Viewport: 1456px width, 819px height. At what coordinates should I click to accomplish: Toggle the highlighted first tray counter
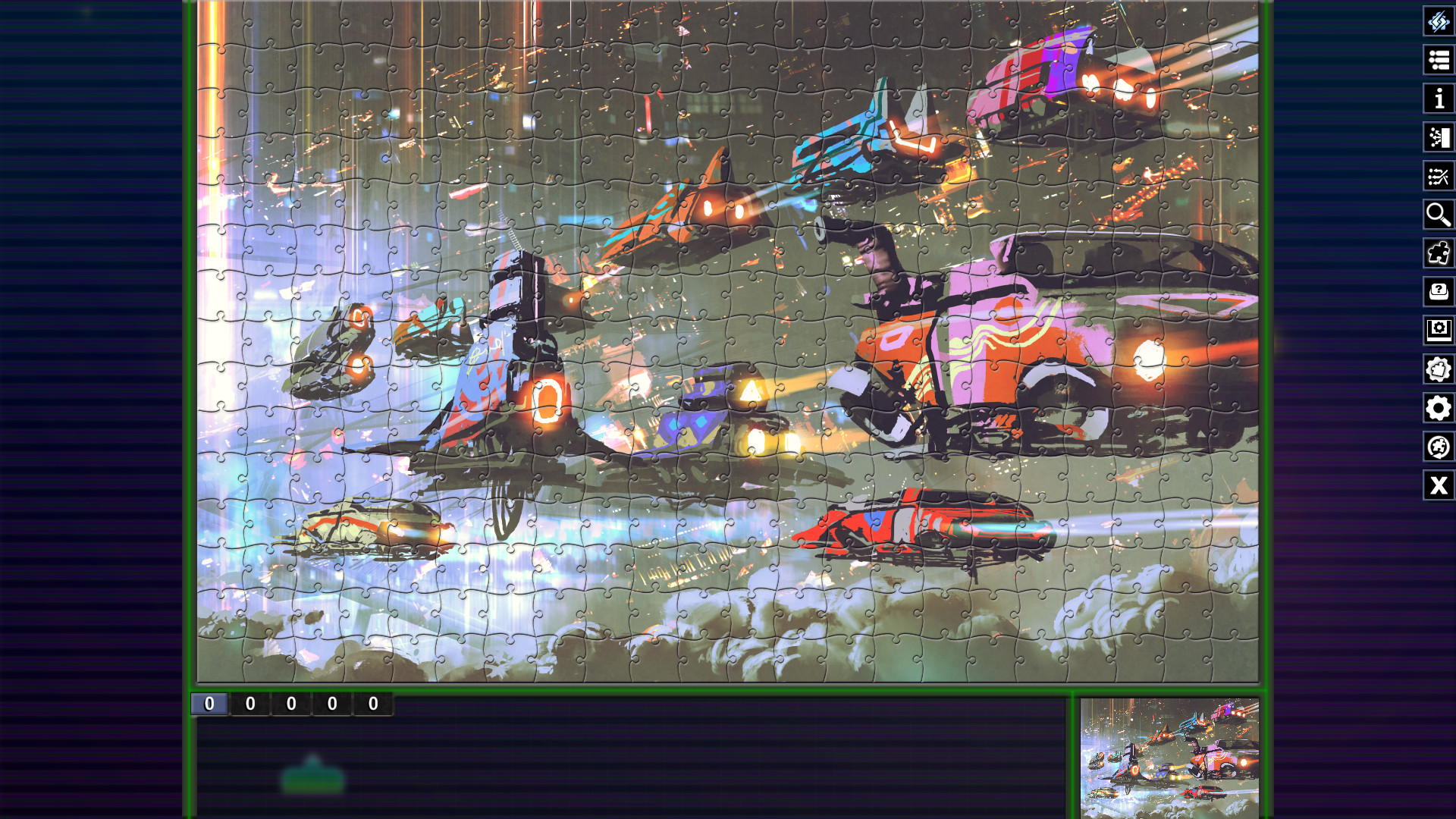pos(211,704)
